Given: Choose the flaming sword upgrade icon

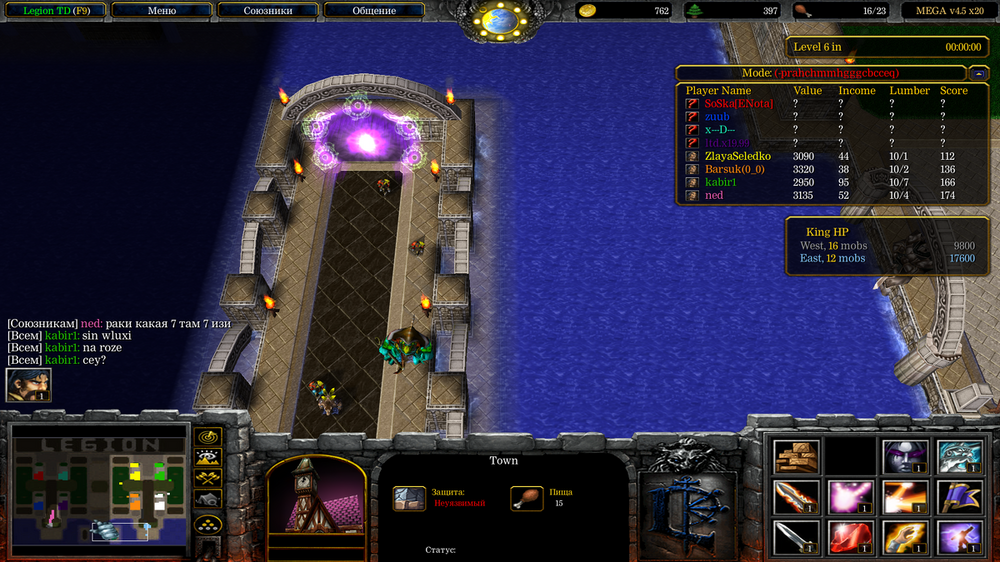Looking at the screenshot, I should 797,496.
